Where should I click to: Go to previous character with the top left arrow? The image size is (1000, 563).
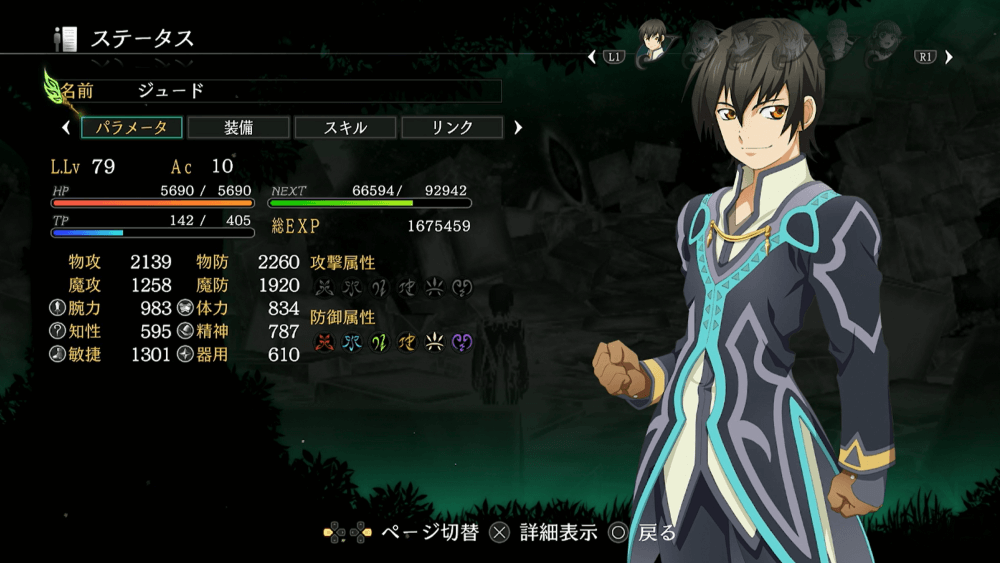click(592, 57)
